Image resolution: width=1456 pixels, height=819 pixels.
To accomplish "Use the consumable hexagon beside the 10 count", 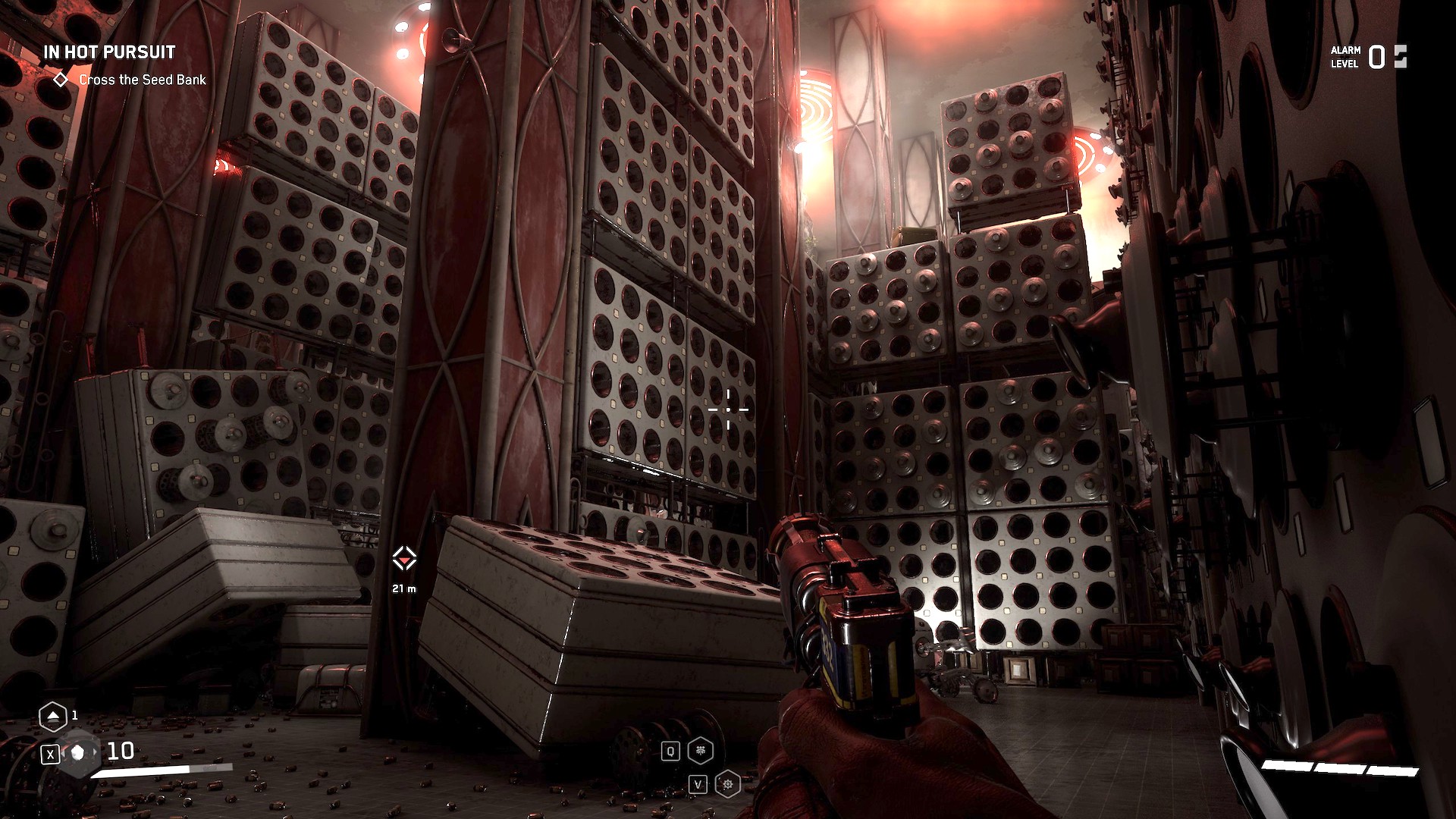I will 77,752.
